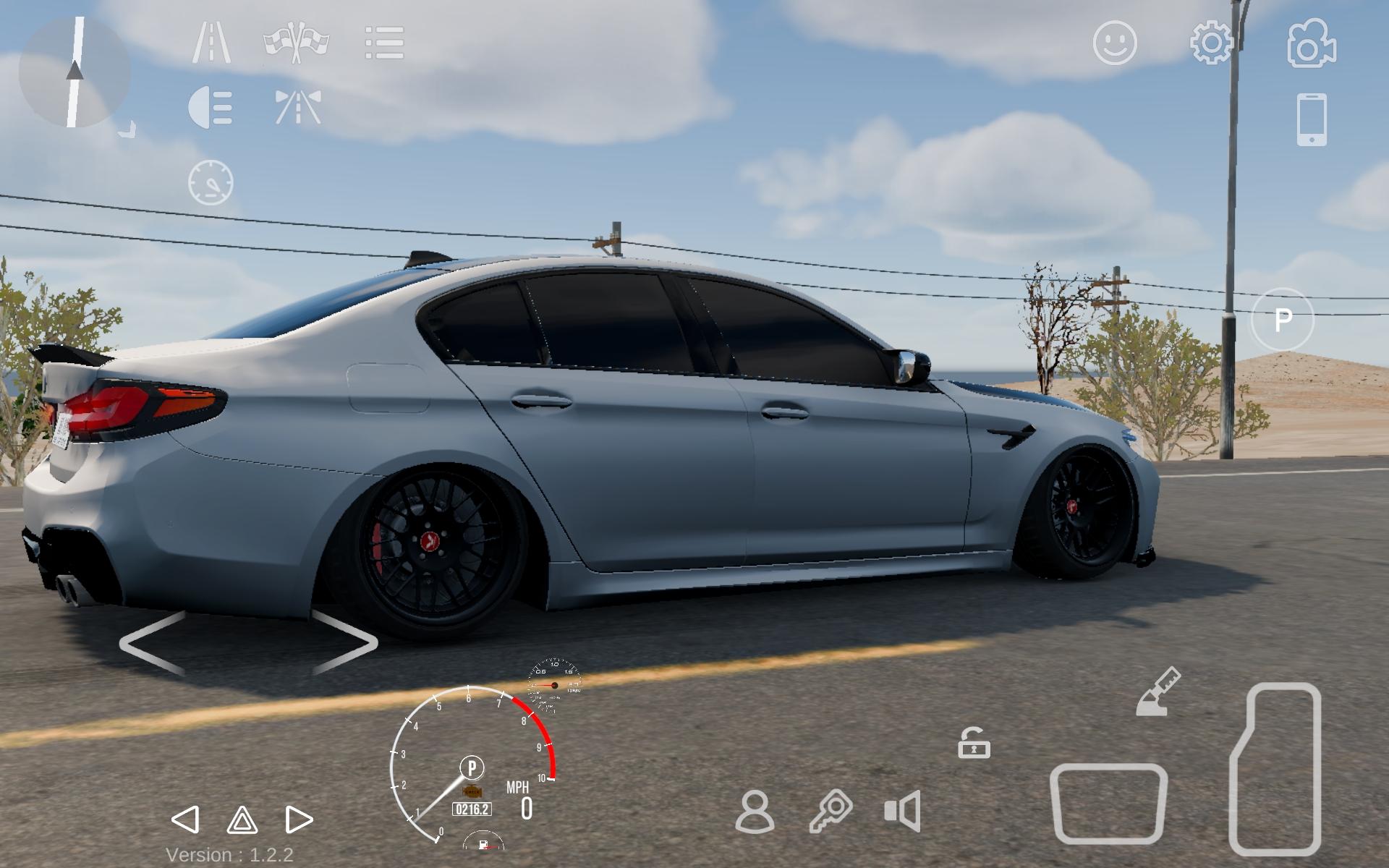The image size is (1389, 868).
Task: Open the circular minimap
Action: [x=74, y=72]
